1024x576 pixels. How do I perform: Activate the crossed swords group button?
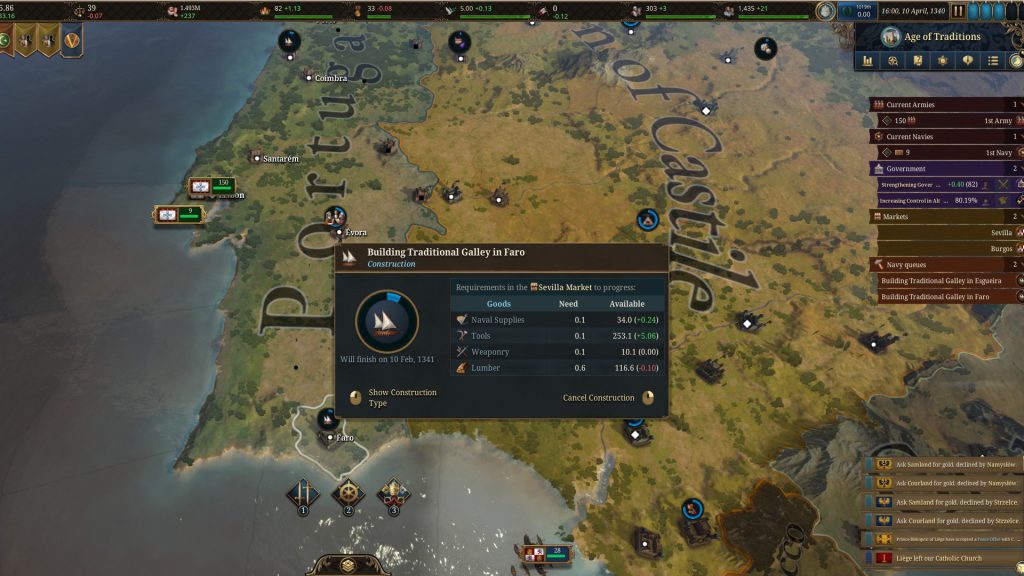(x=303, y=494)
